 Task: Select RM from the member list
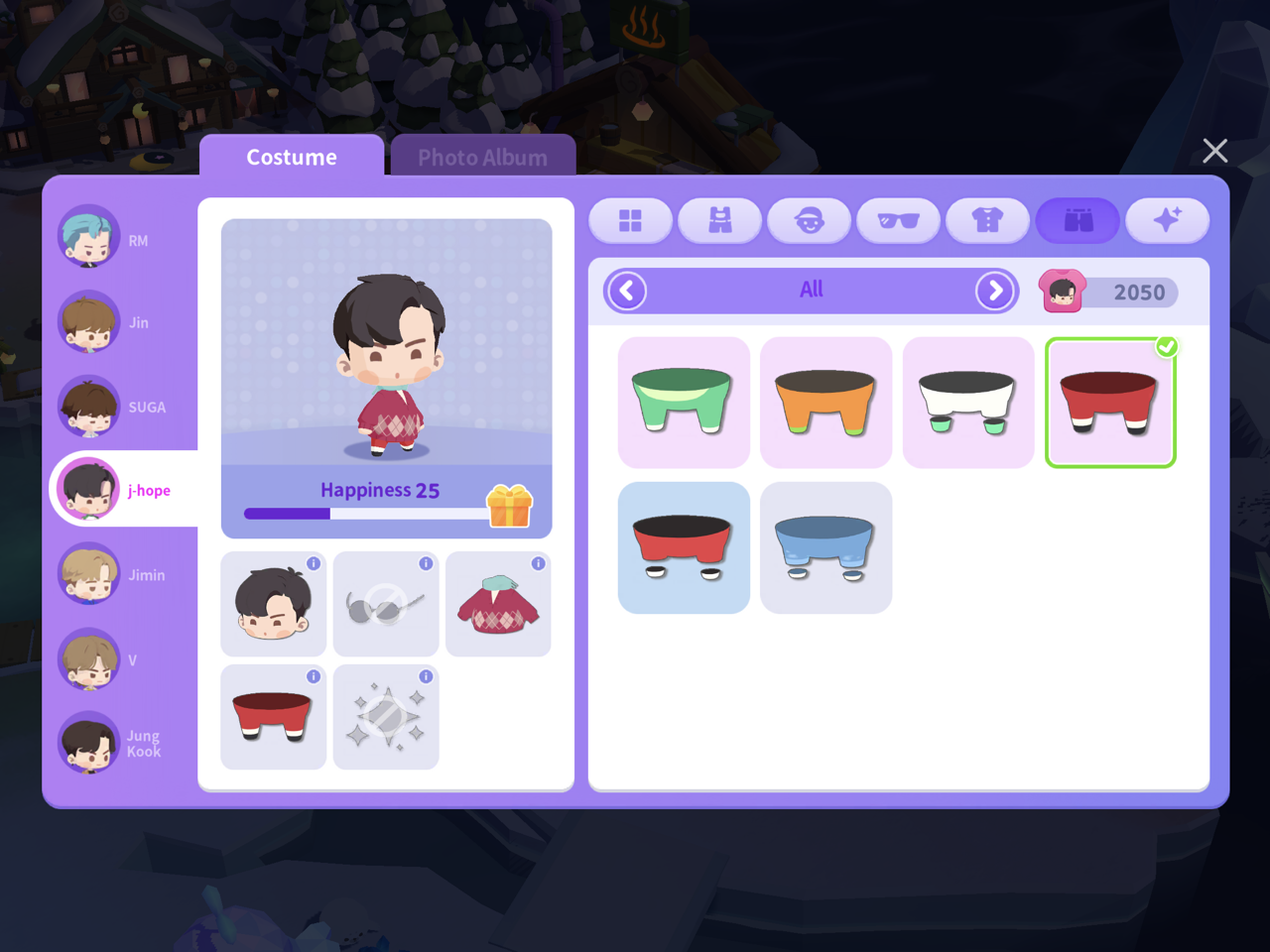point(89,239)
